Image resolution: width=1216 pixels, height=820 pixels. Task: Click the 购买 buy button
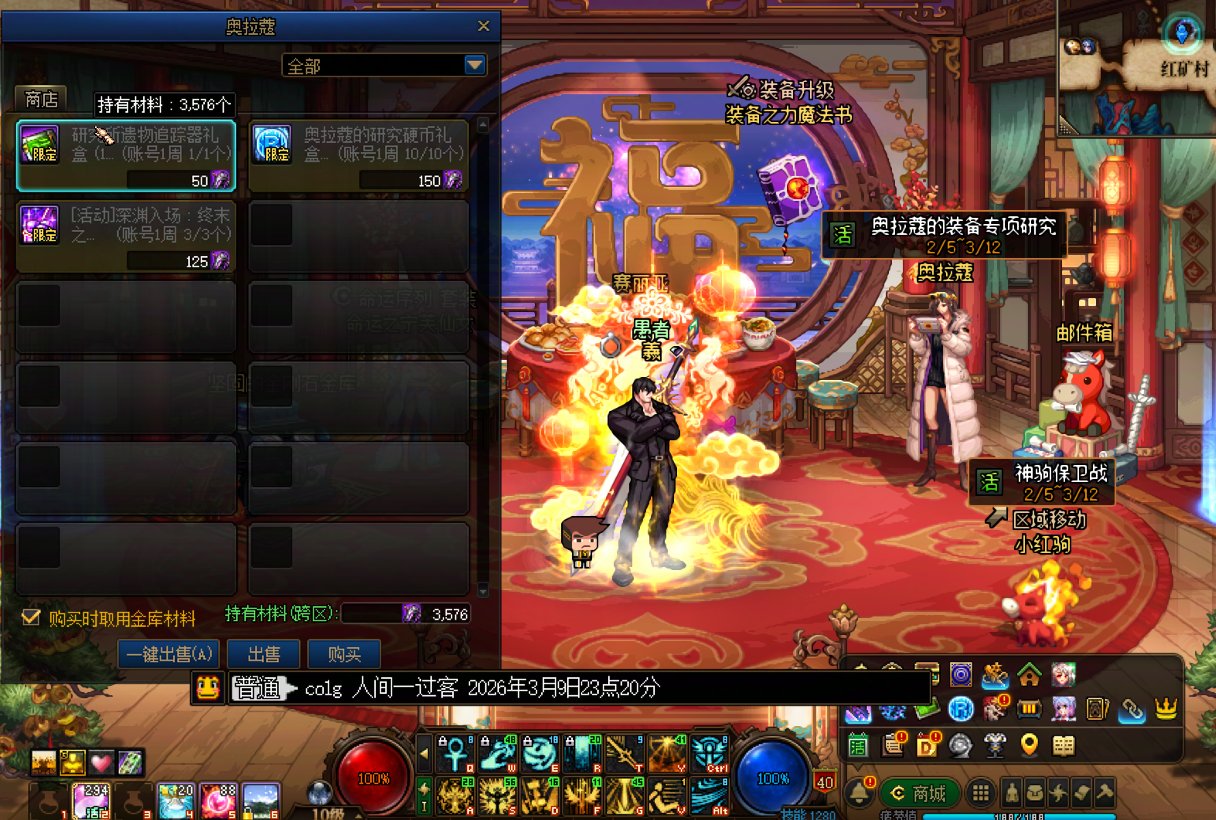343,655
